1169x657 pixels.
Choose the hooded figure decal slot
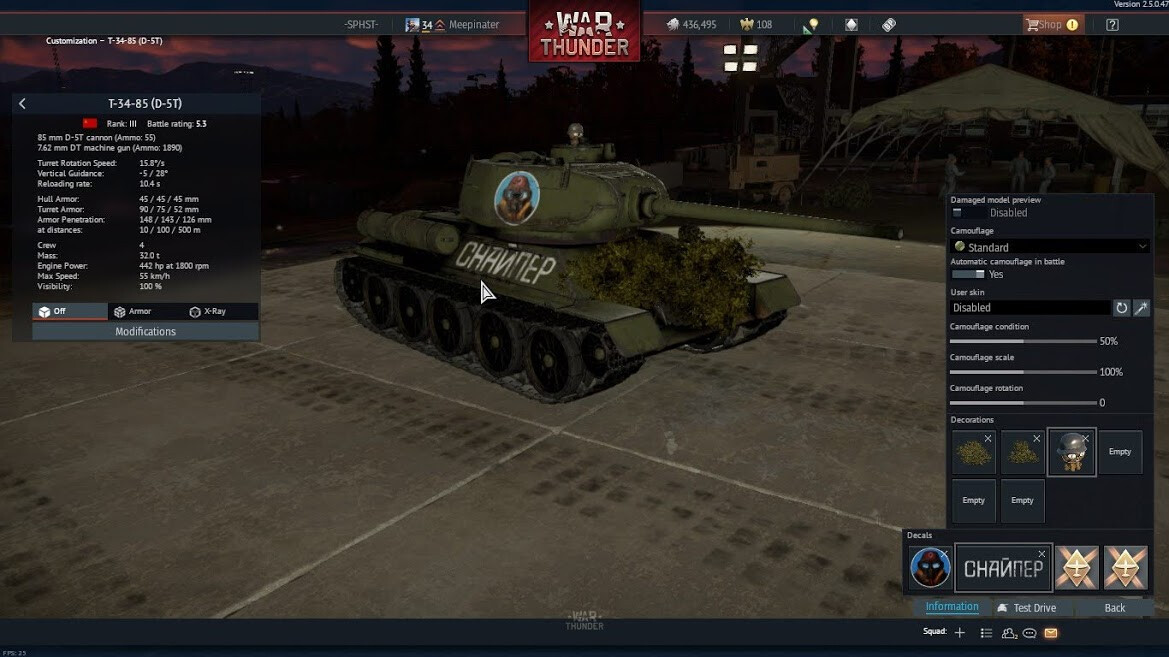pyautogui.click(x=930, y=568)
